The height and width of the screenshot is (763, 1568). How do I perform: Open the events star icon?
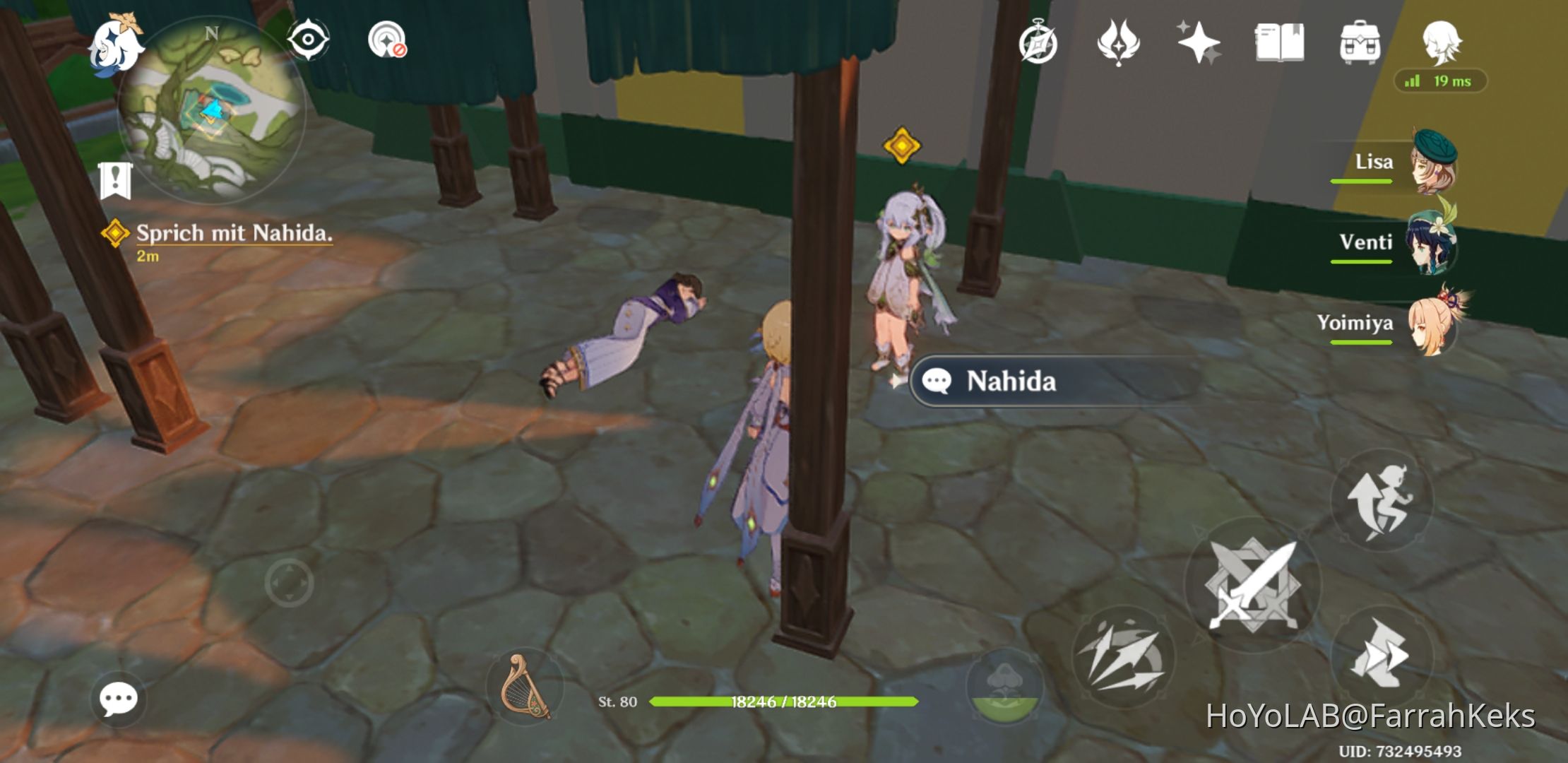1201,44
